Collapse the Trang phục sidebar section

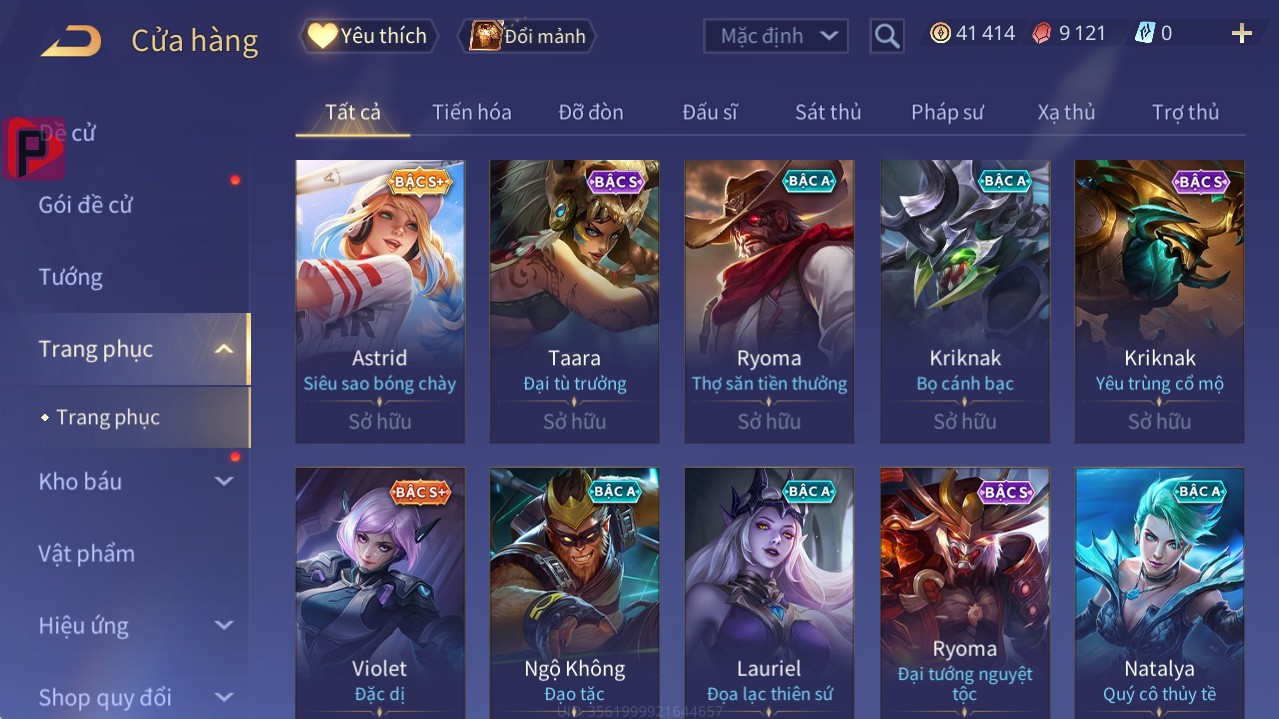pyautogui.click(x=224, y=349)
